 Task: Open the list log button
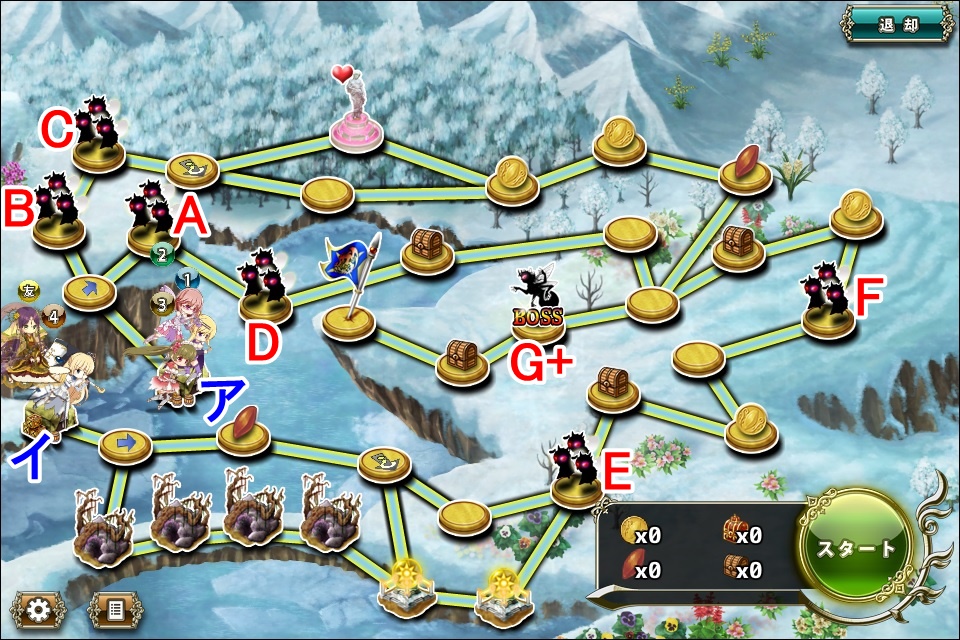tap(114, 609)
